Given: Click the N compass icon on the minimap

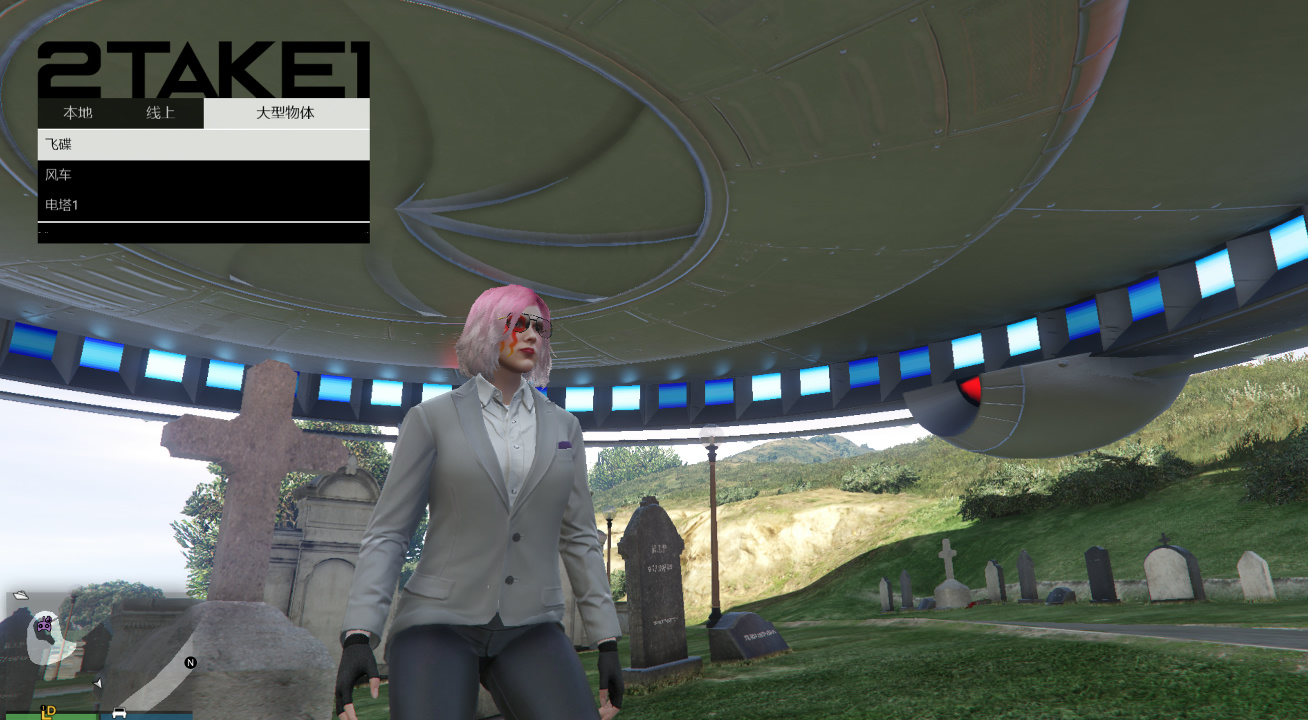Looking at the screenshot, I should point(190,662).
